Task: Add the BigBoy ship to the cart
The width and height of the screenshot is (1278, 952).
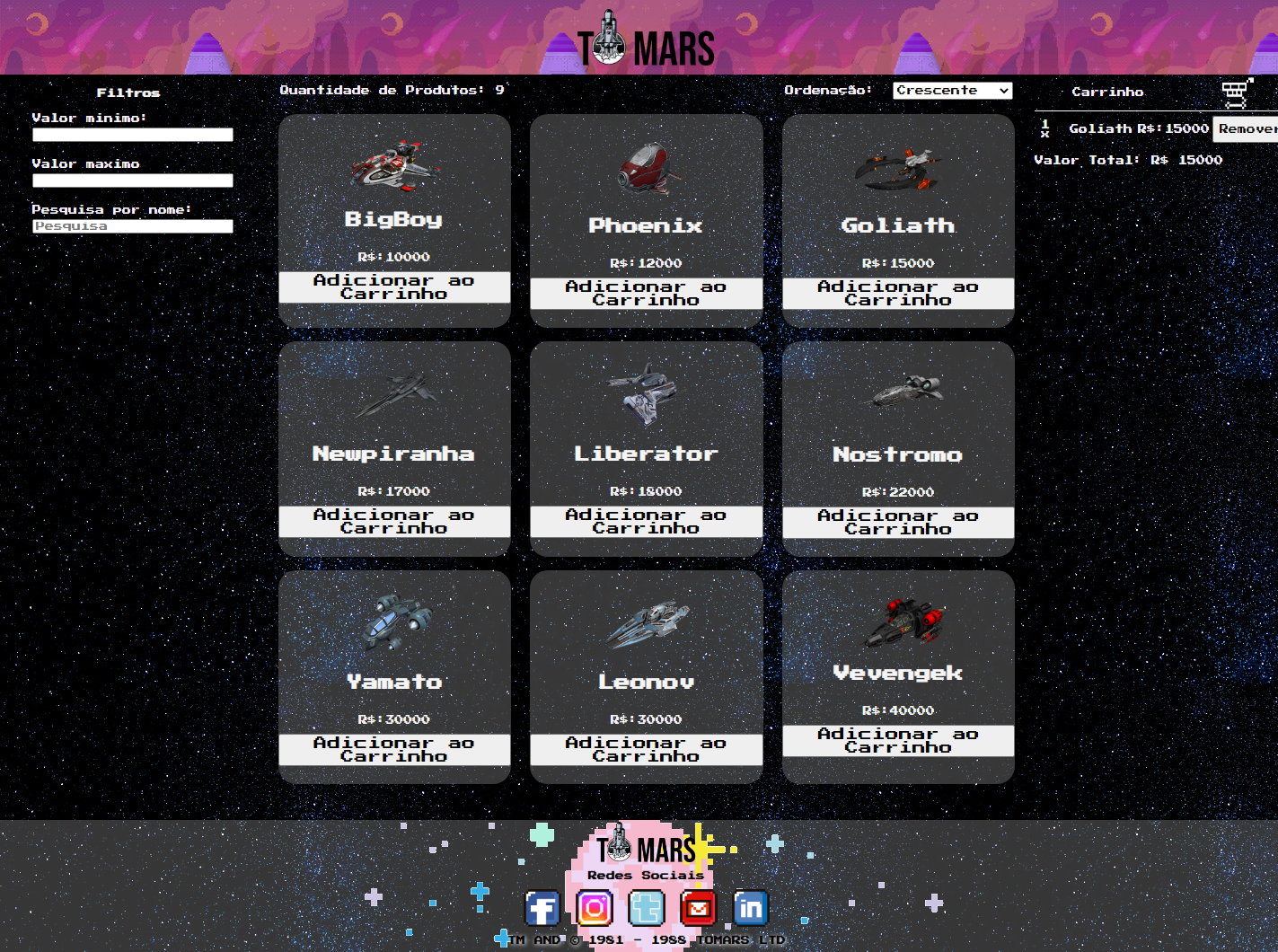Action: (394, 286)
